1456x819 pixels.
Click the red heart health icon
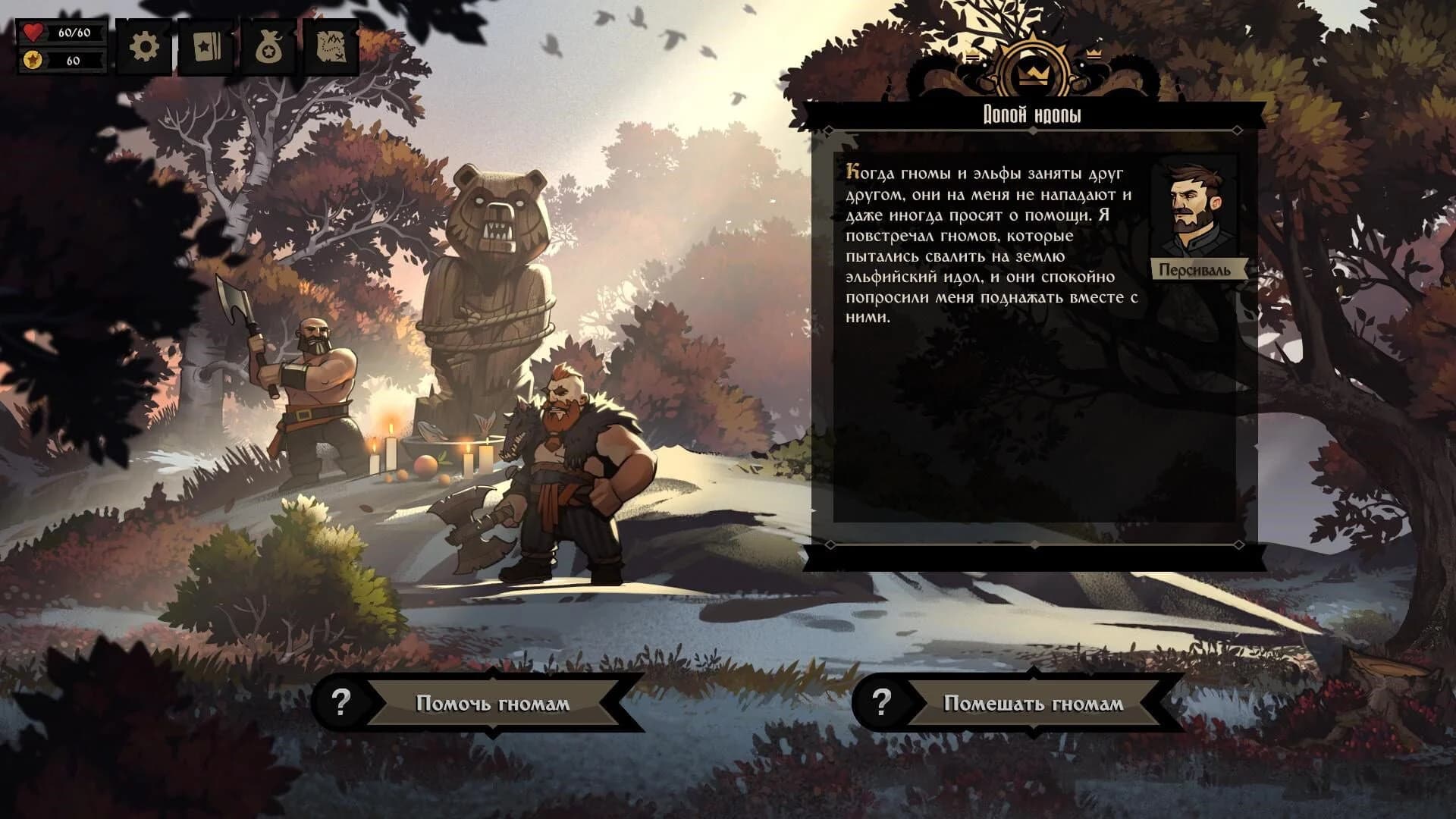point(32,32)
